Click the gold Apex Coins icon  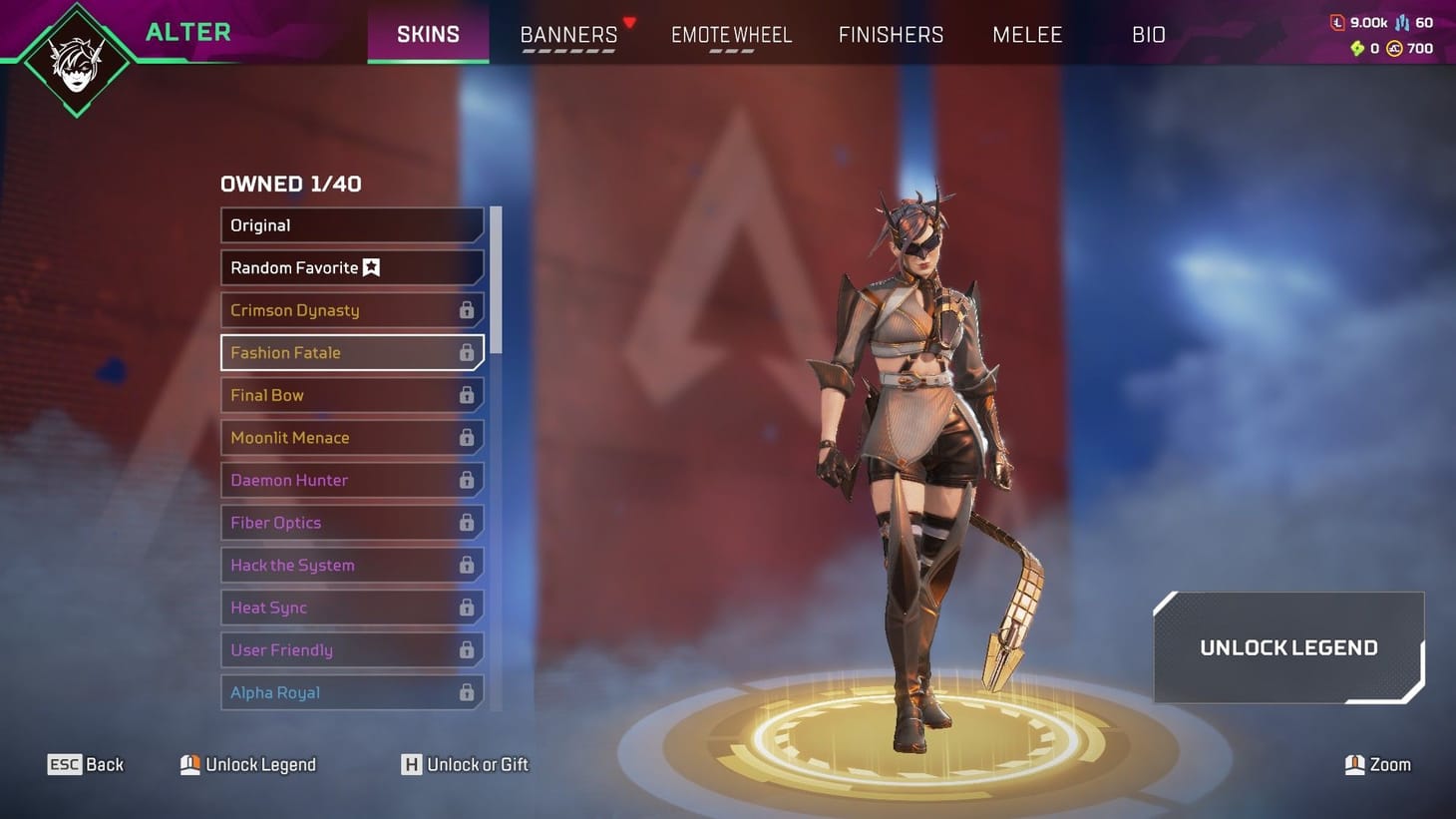tap(1394, 48)
